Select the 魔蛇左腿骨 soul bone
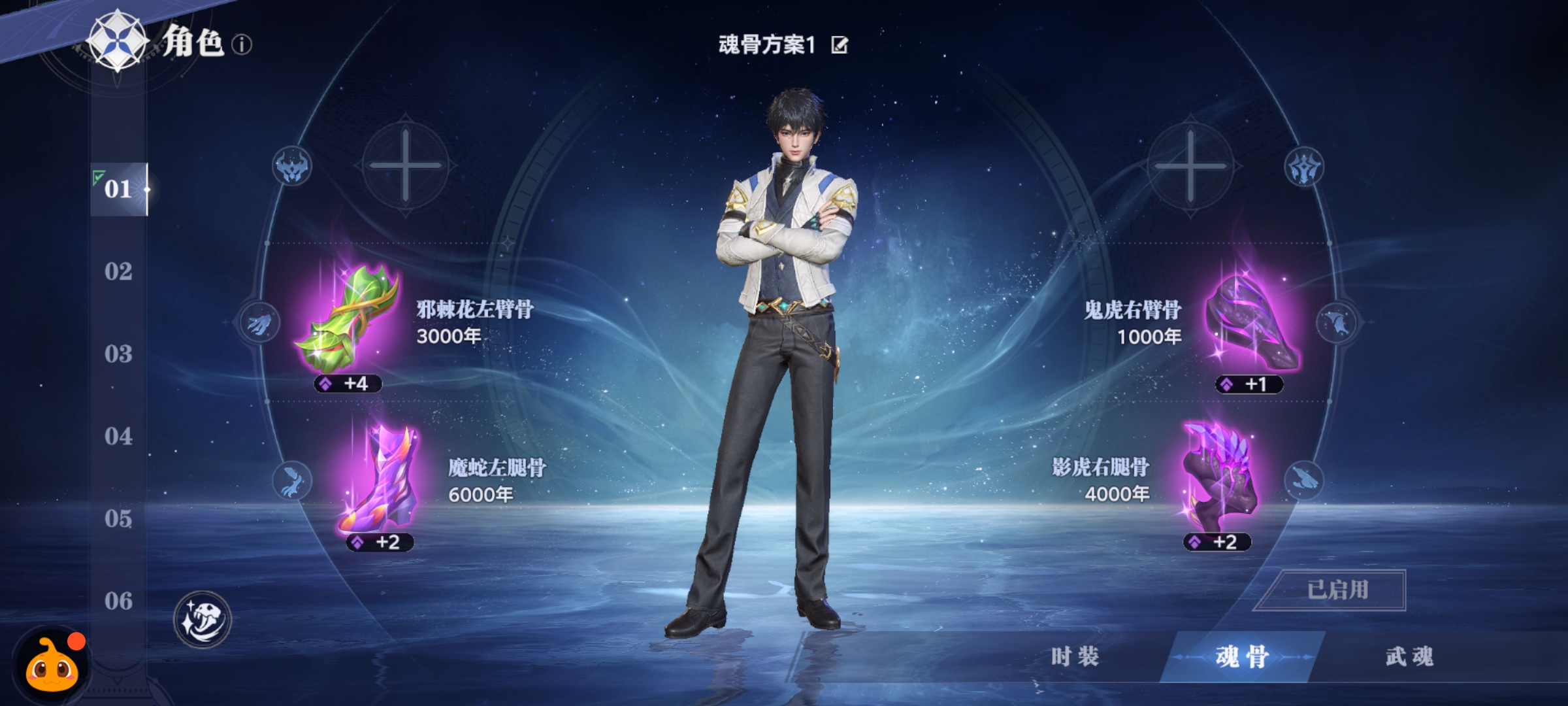The height and width of the screenshot is (706, 1568). 380,479
